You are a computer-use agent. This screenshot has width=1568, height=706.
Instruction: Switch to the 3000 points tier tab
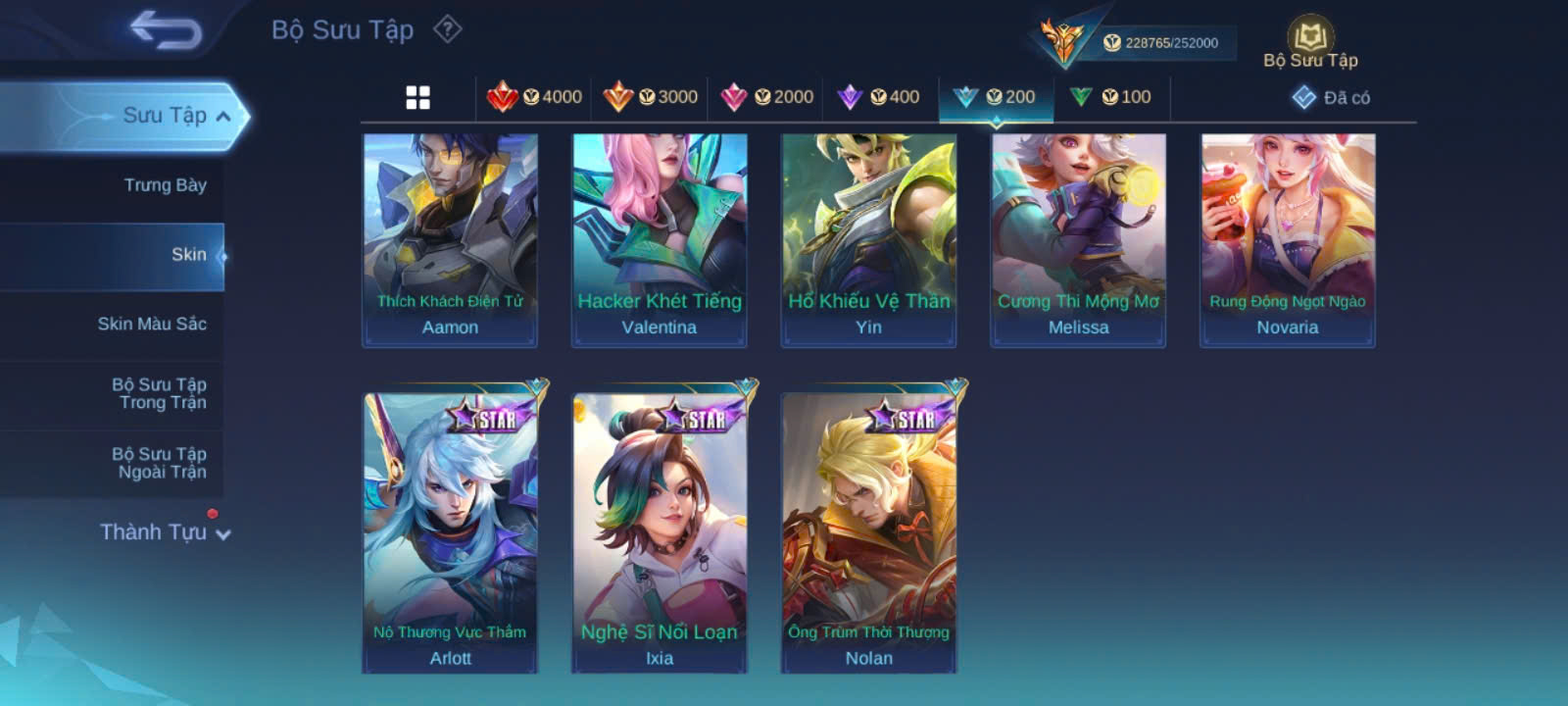pyautogui.click(x=651, y=97)
